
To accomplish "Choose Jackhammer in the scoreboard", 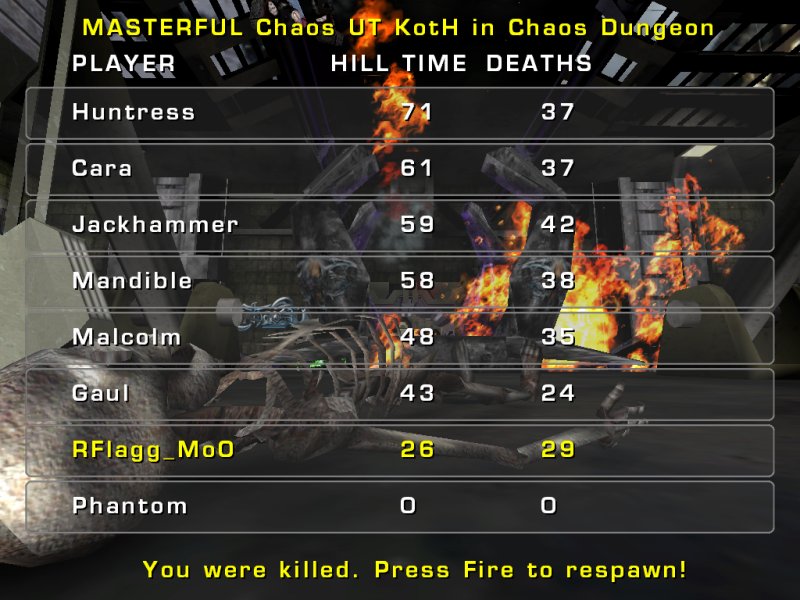I will tap(400, 225).
